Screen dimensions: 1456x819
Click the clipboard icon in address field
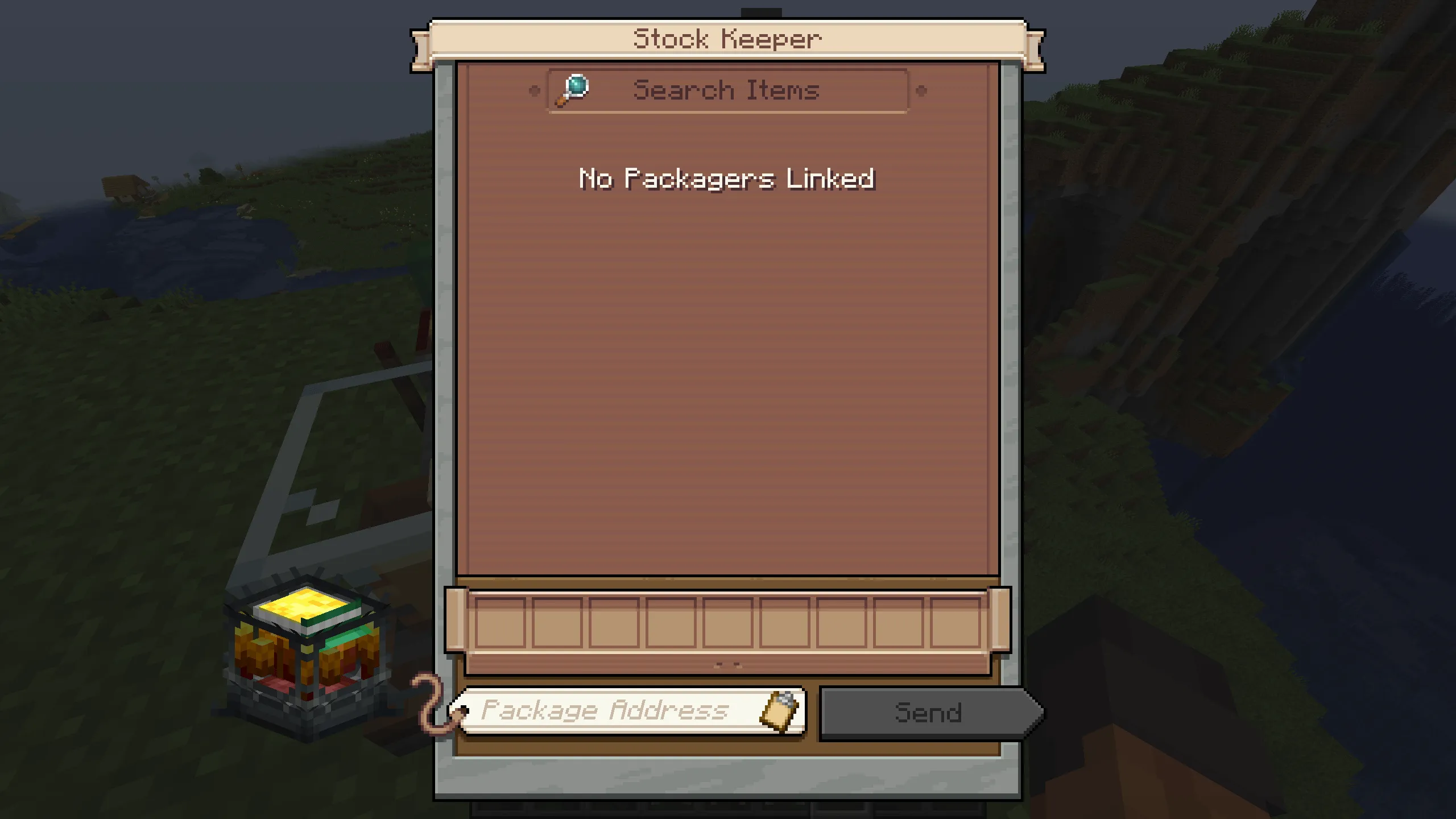(x=780, y=710)
